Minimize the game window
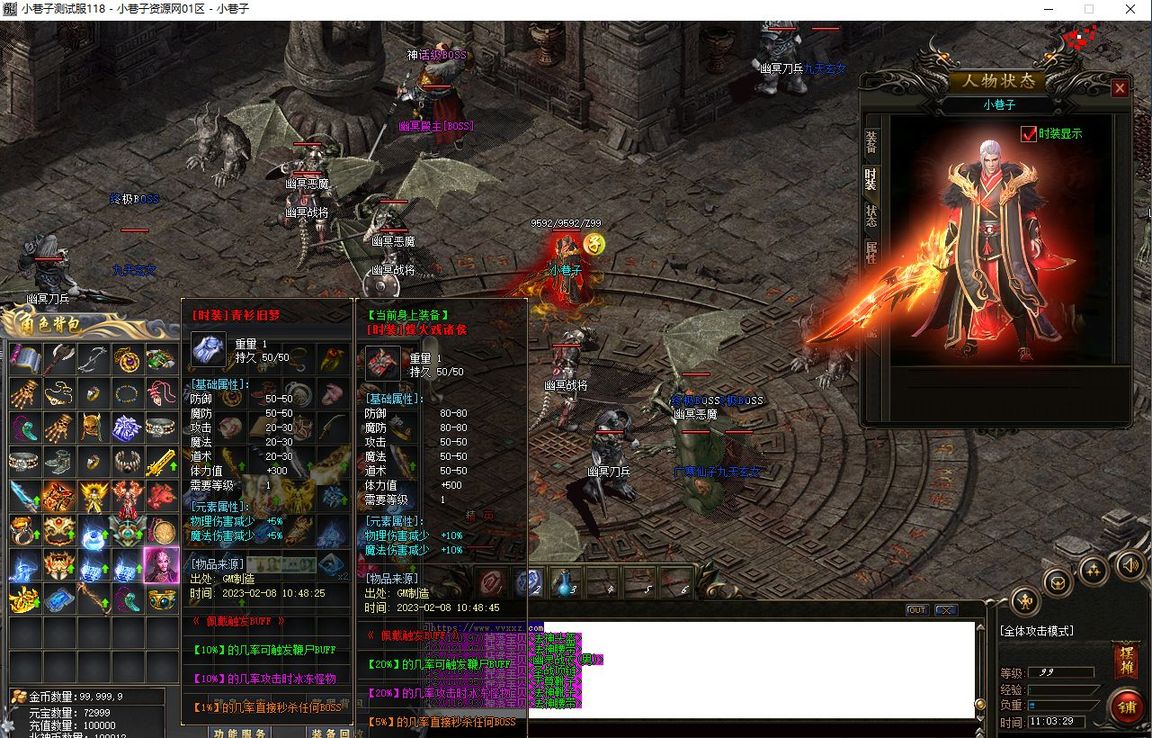The height and width of the screenshot is (738, 1152). 1042,9
